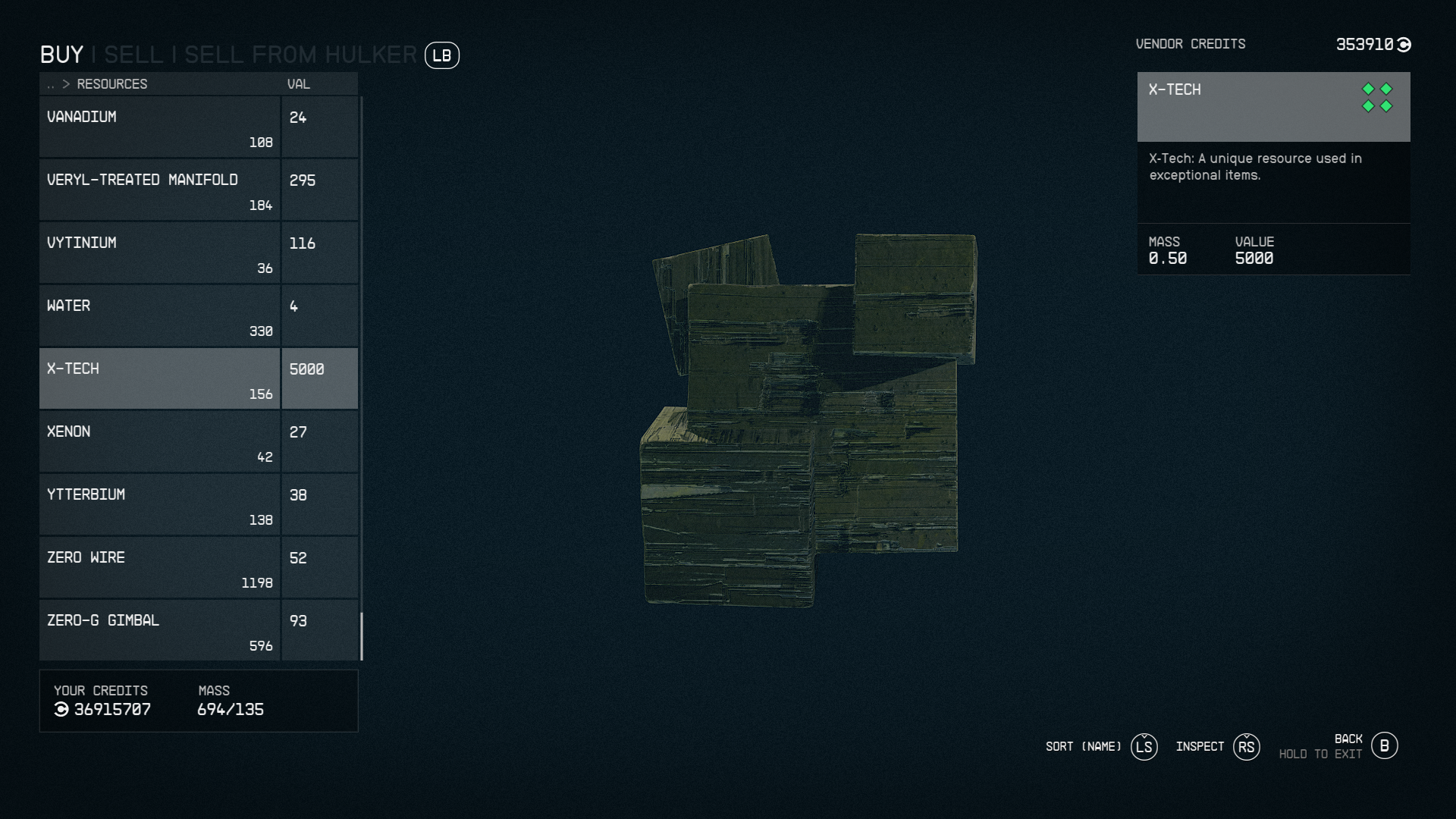The height and width of the screenshot is (819, 1456).
Task: Click the LB button icon next to tabs
Action: tap(443, 55)
